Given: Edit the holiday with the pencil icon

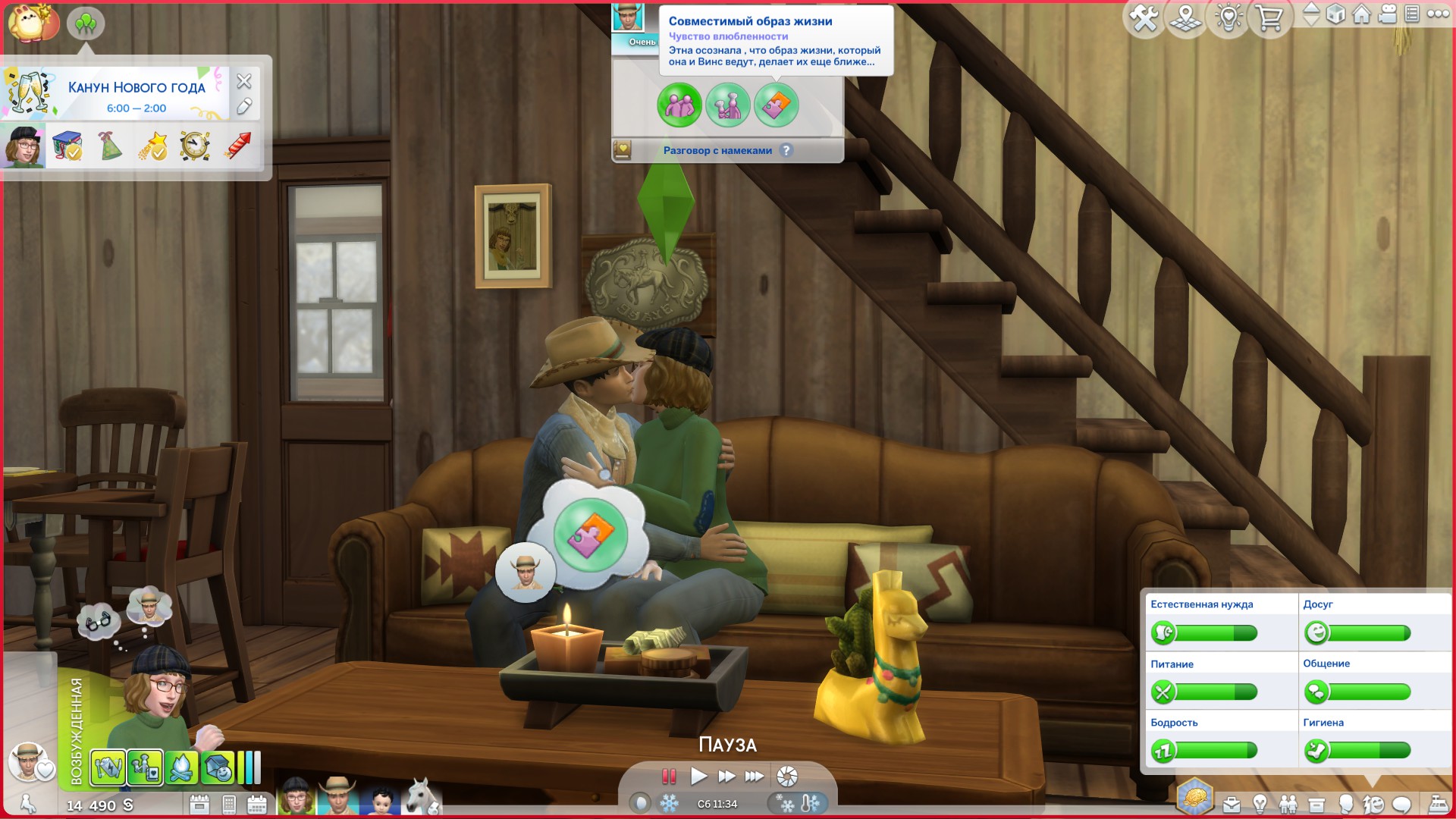Looking at the screenshot, I should click(x=243, y=107).
